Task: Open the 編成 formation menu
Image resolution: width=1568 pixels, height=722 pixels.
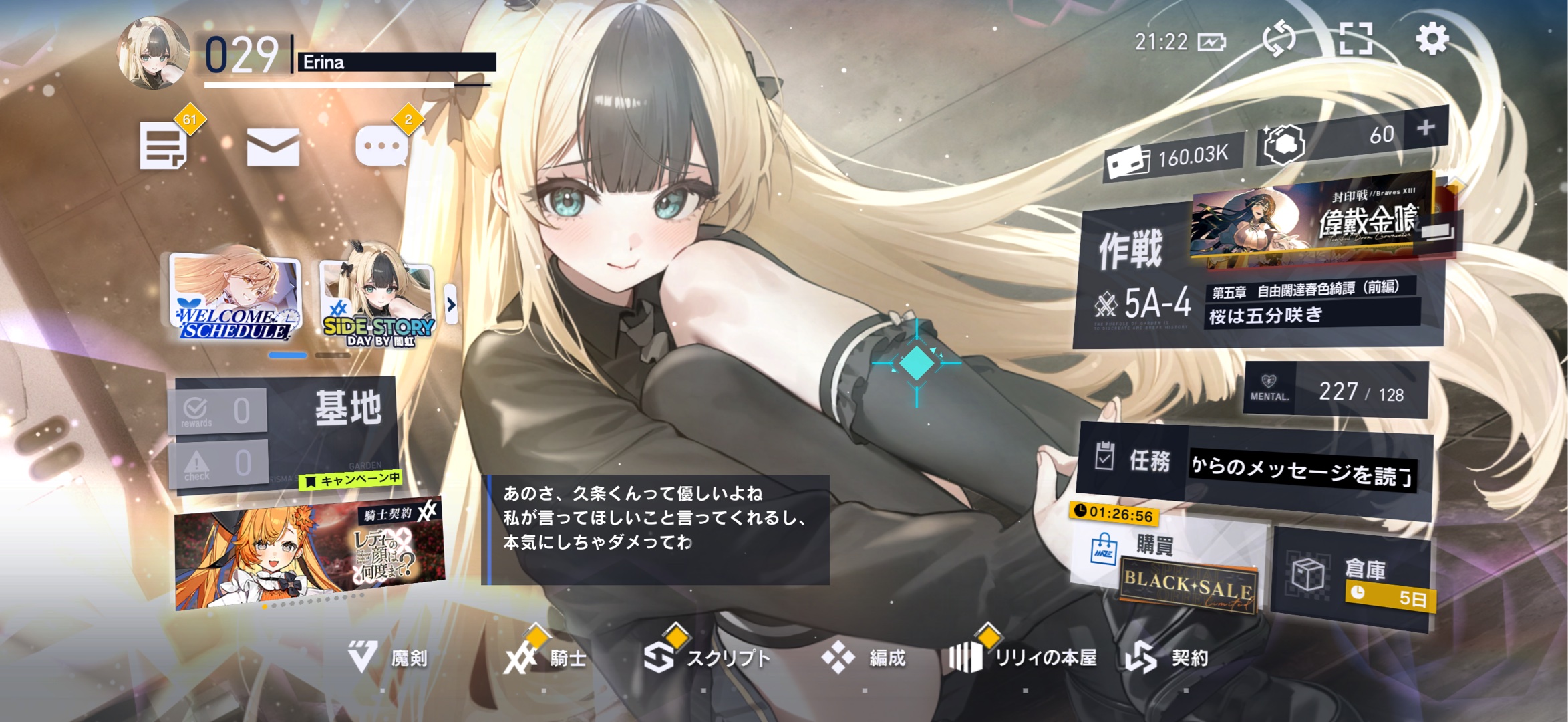Action: click(865, 658)
